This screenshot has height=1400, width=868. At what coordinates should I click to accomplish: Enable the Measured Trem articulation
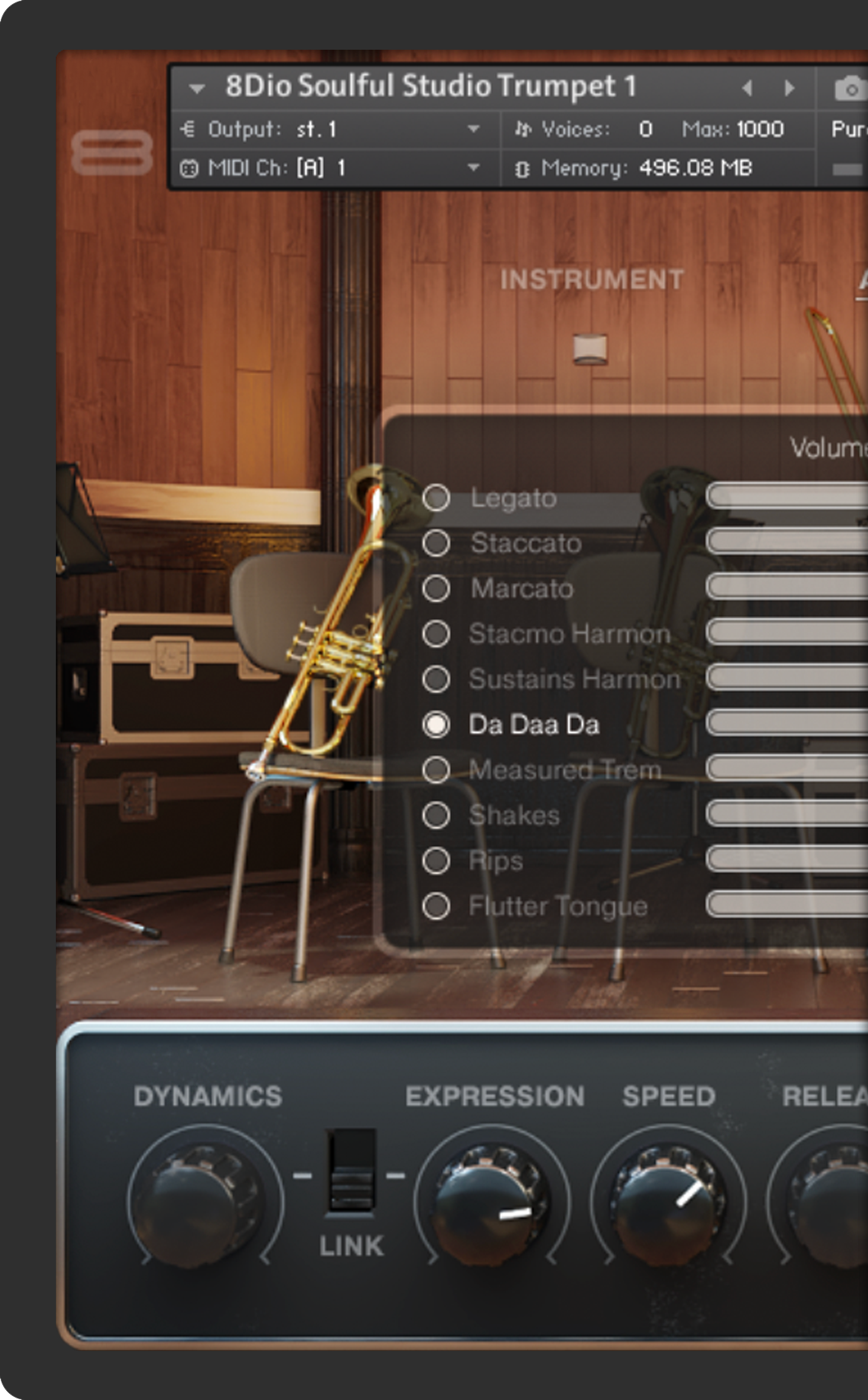pyautogui.click(x=436, y=770)
